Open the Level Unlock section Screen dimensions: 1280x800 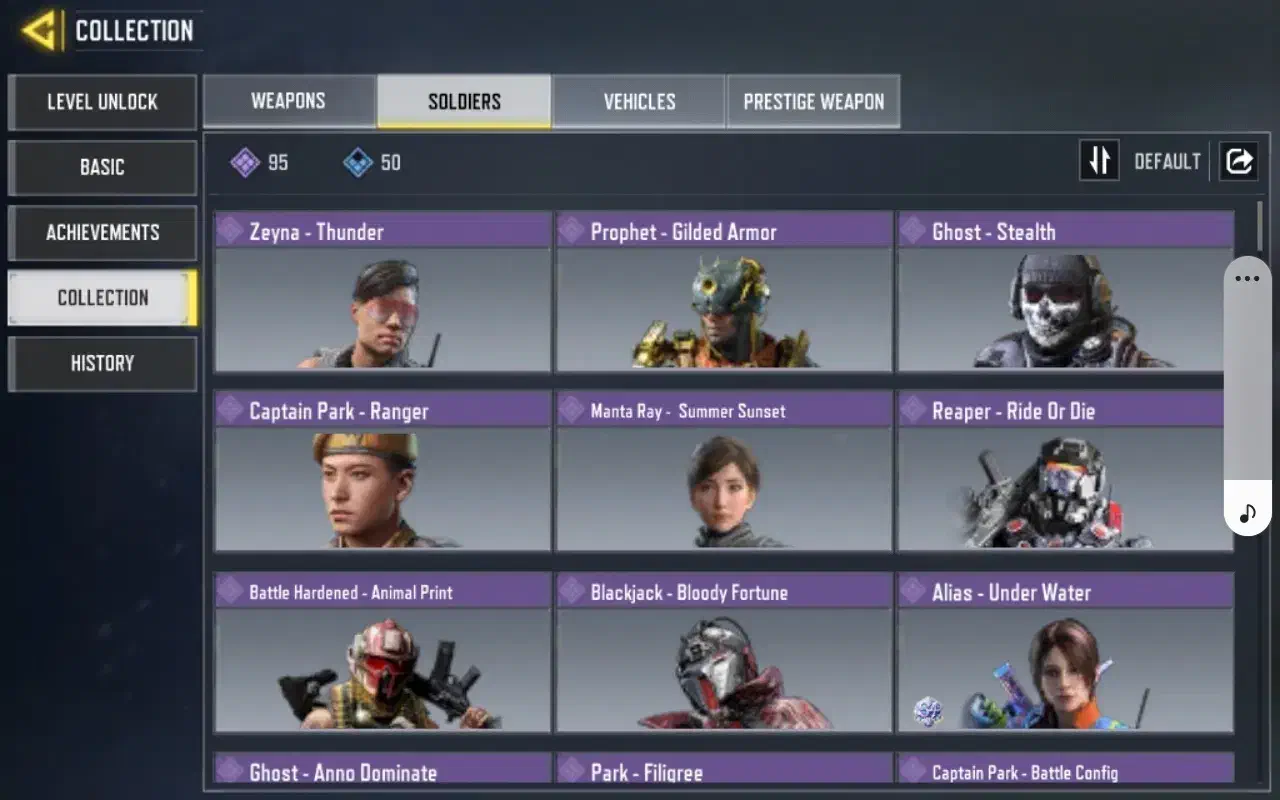point(102,102)
